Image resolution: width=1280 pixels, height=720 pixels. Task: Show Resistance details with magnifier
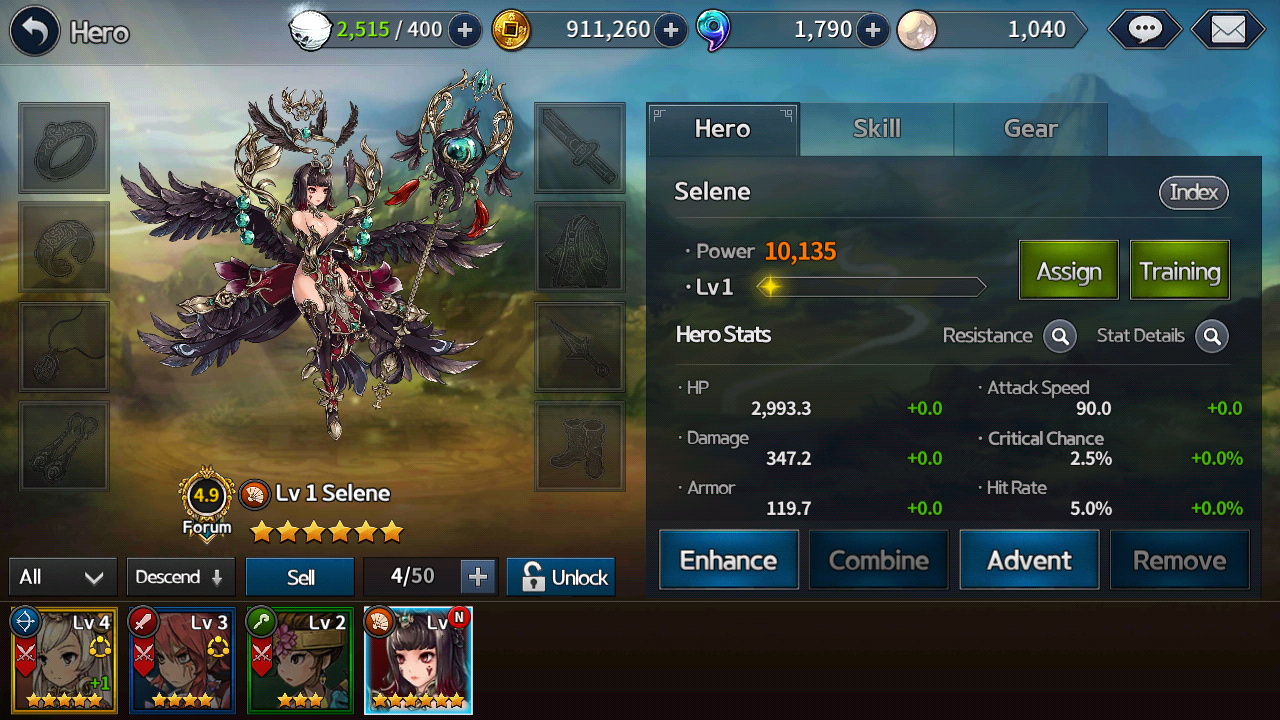1060,336
